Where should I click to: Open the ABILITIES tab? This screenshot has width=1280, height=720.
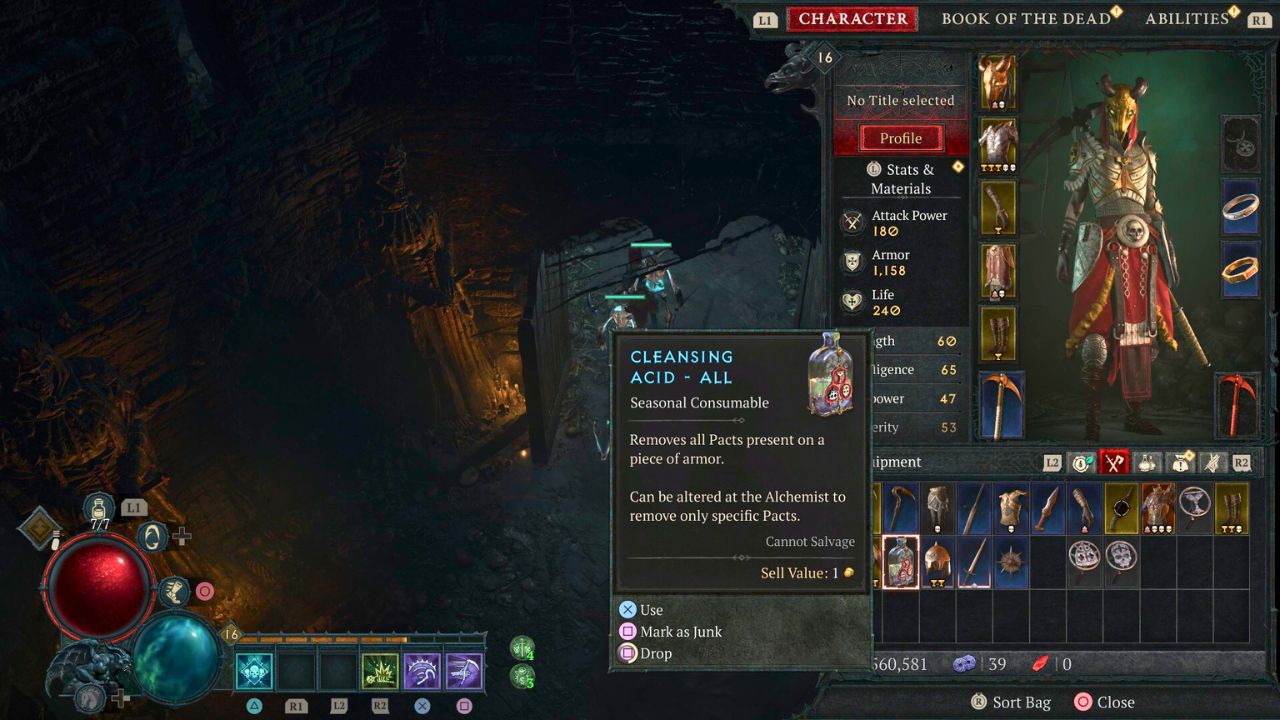1188,17
